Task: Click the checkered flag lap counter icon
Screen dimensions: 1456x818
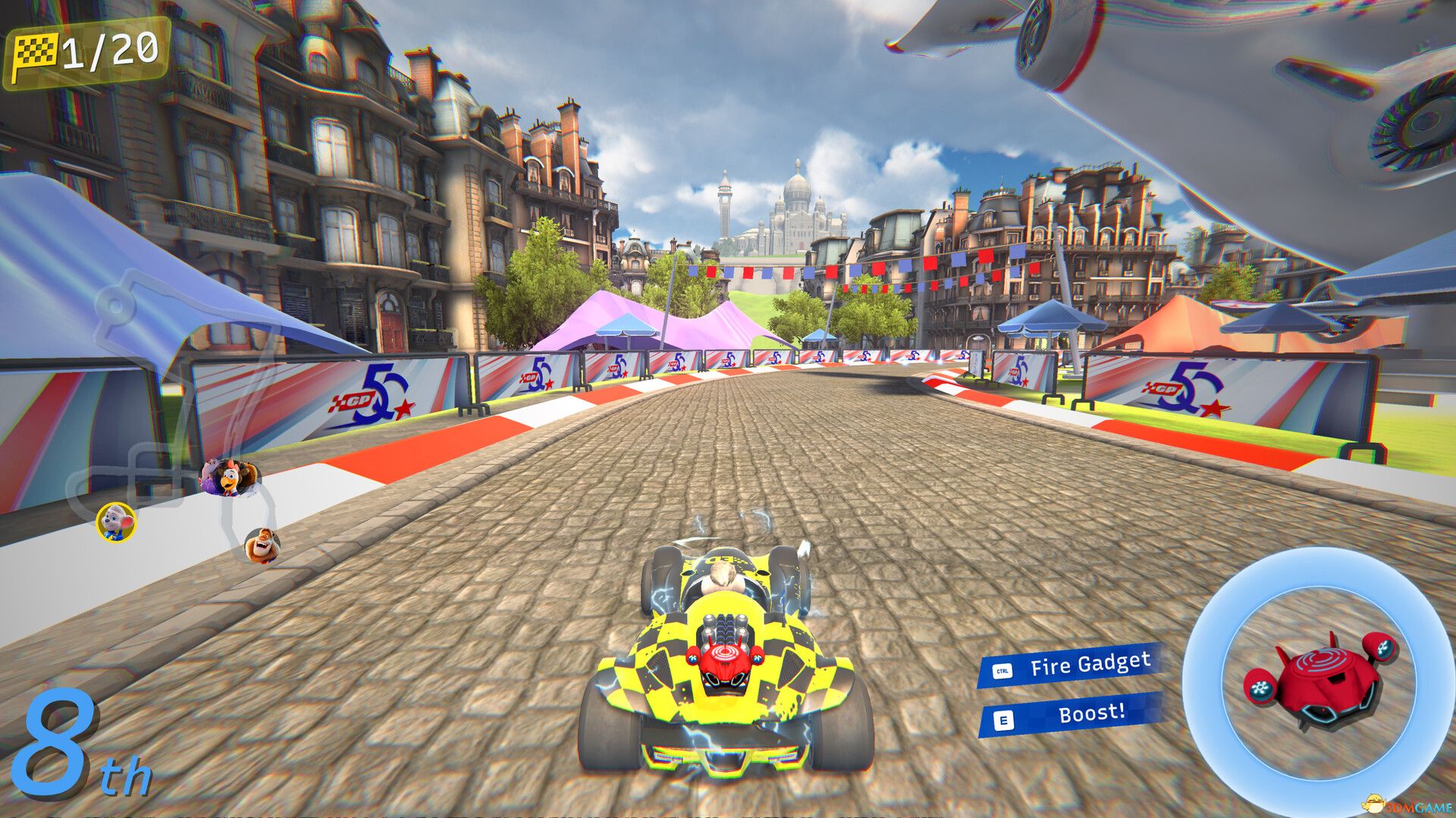Action: (x=36, y=49)
